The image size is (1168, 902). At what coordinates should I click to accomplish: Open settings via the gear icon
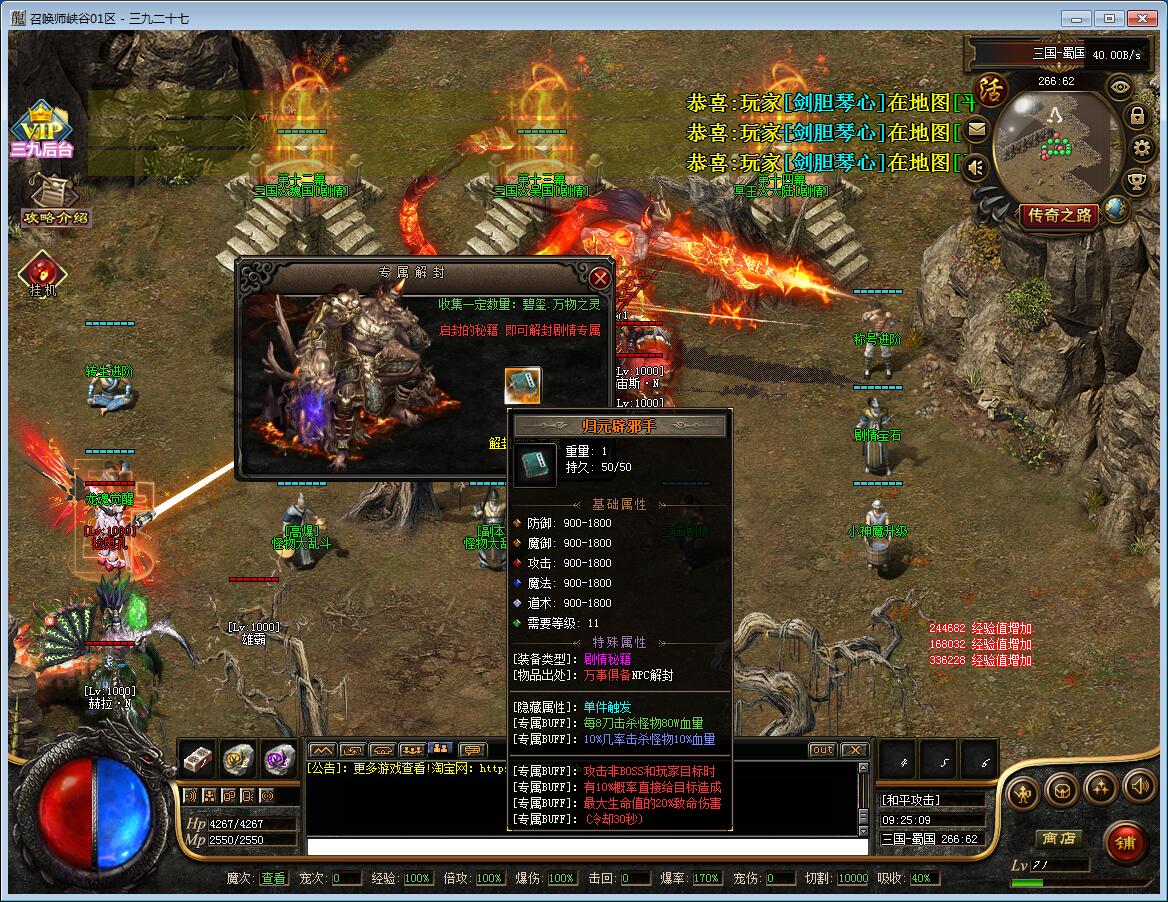1143,149
